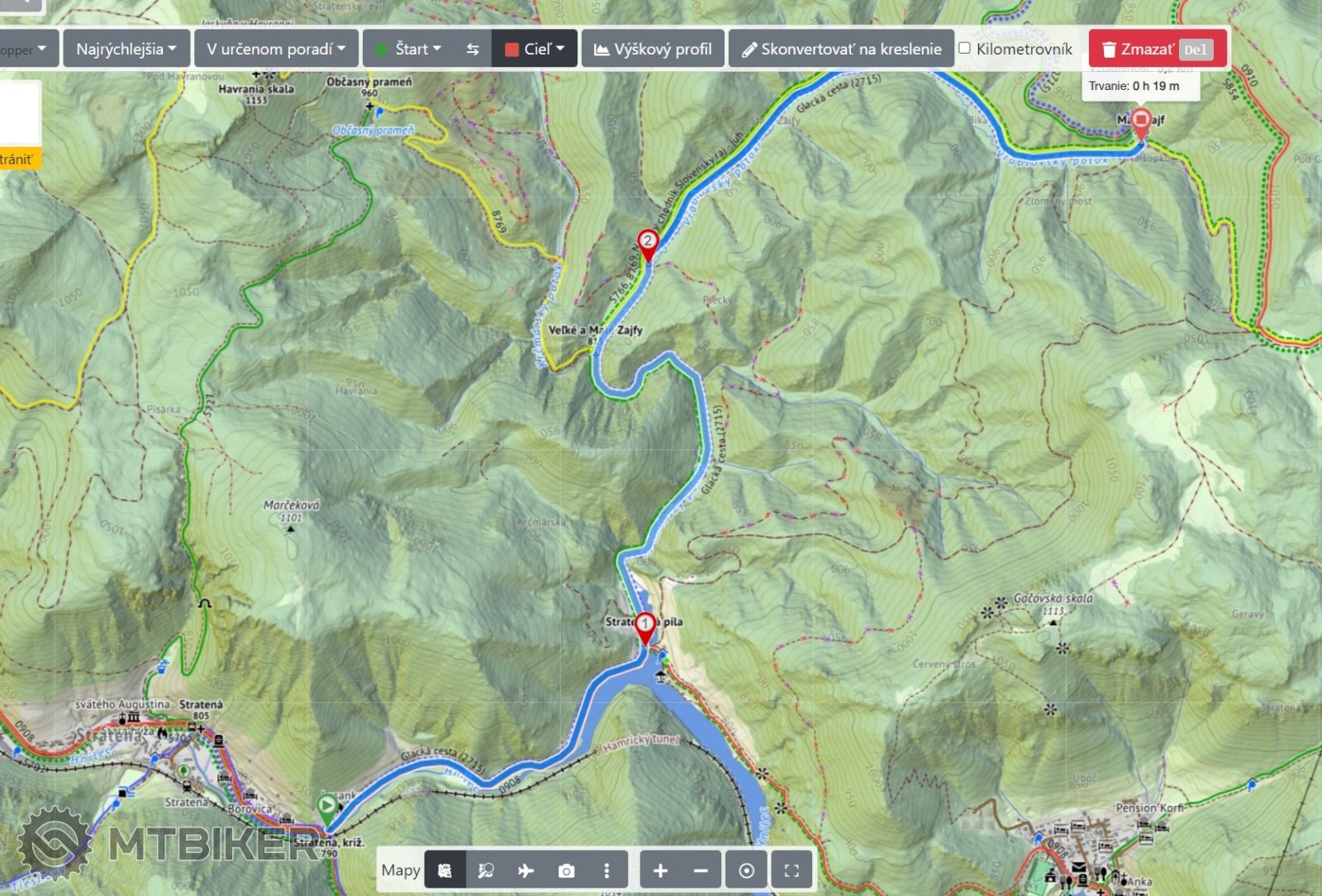Screen dimensions: 1322x896
Task: Swap start and destination with arrows button
Action: (x=473, y=49)
